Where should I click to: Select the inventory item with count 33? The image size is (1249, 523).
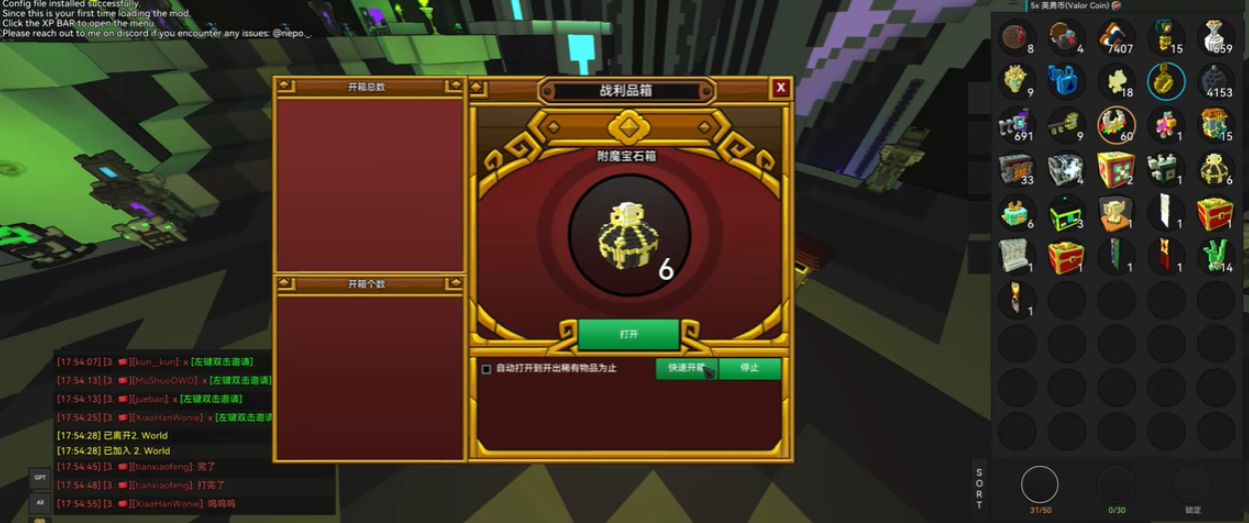[1016, 170]
